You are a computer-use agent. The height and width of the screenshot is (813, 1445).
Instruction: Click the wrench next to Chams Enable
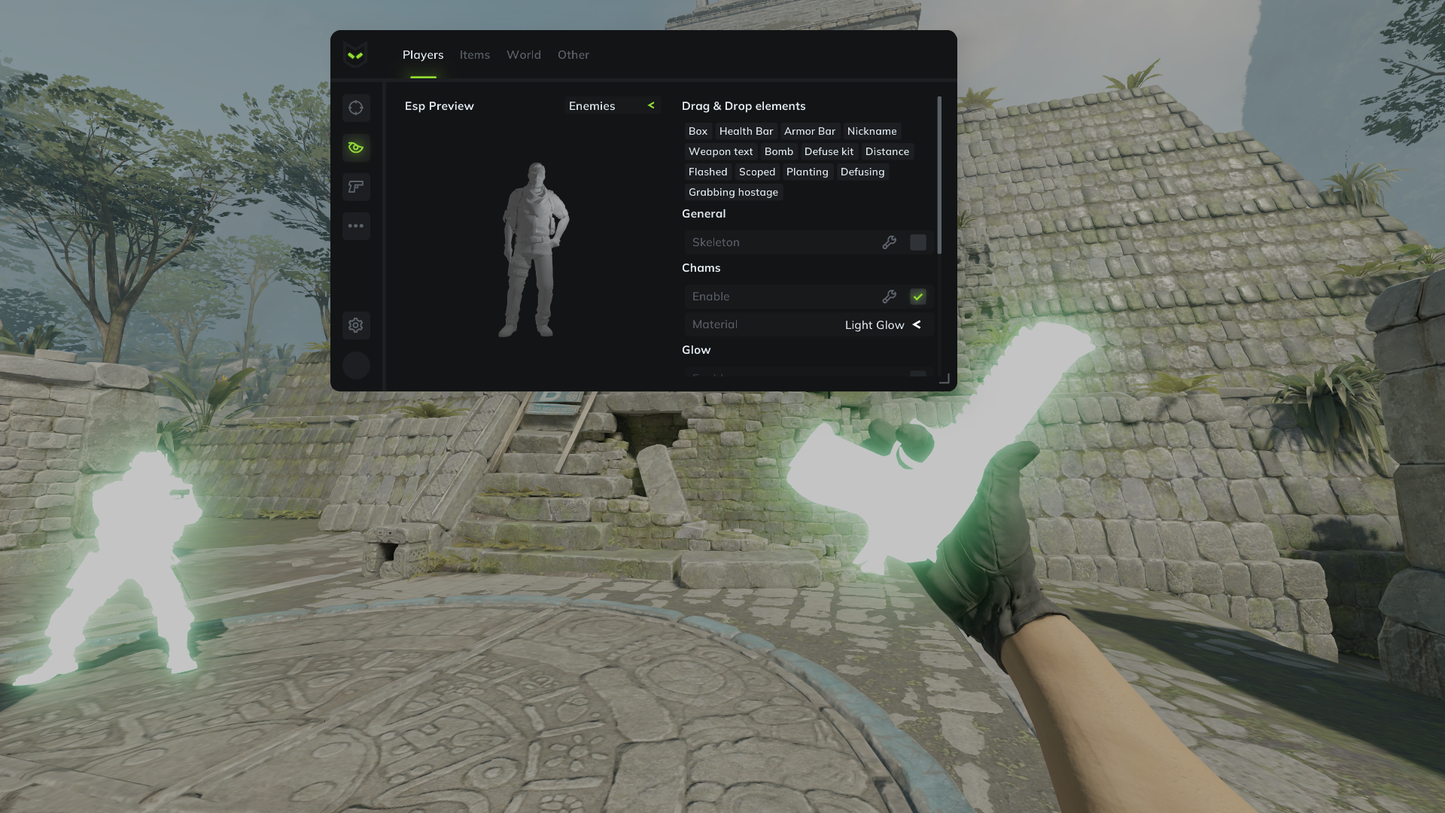[889, 296]
